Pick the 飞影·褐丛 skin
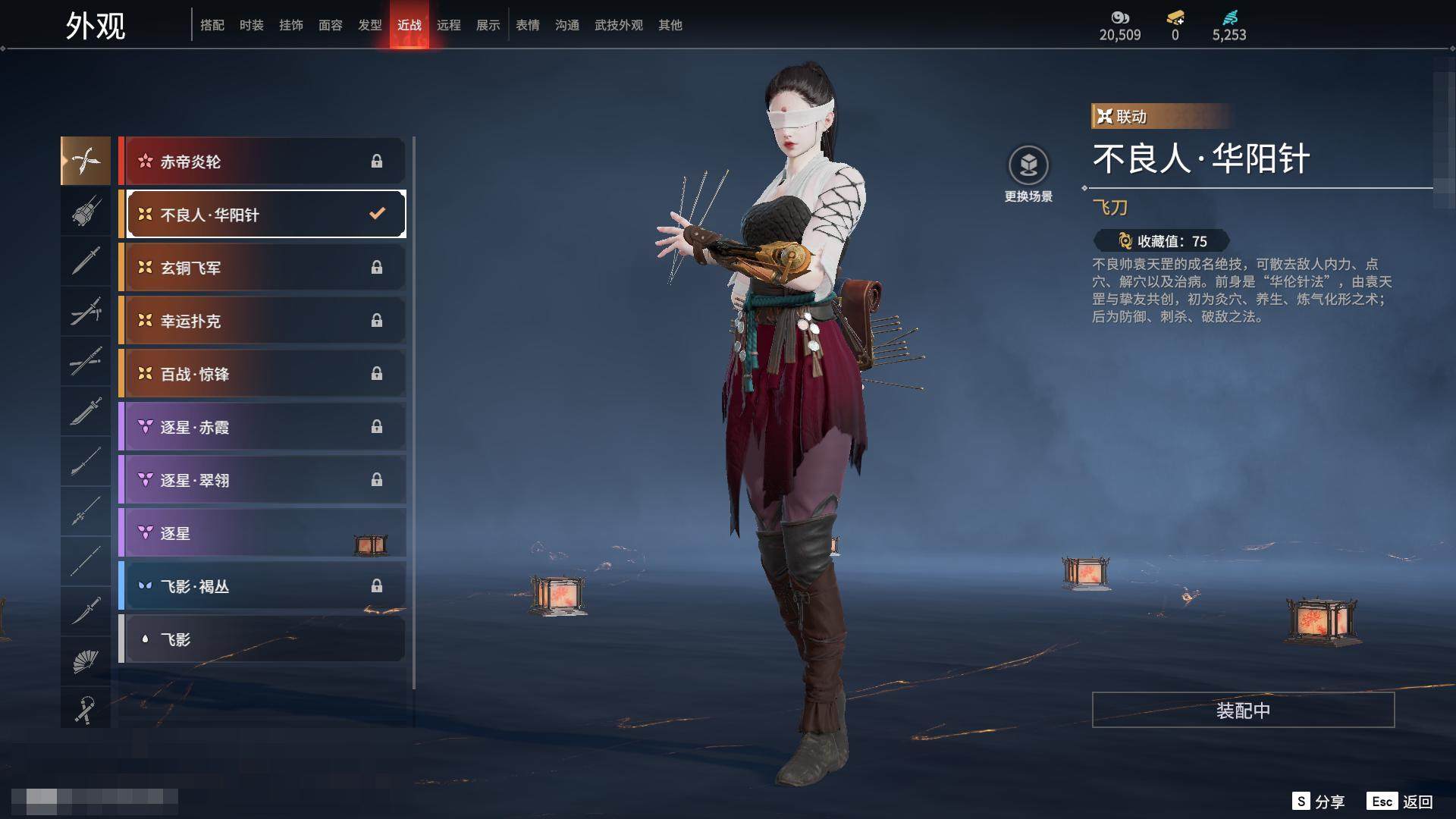1456x819 pixels. click(262, 586)
